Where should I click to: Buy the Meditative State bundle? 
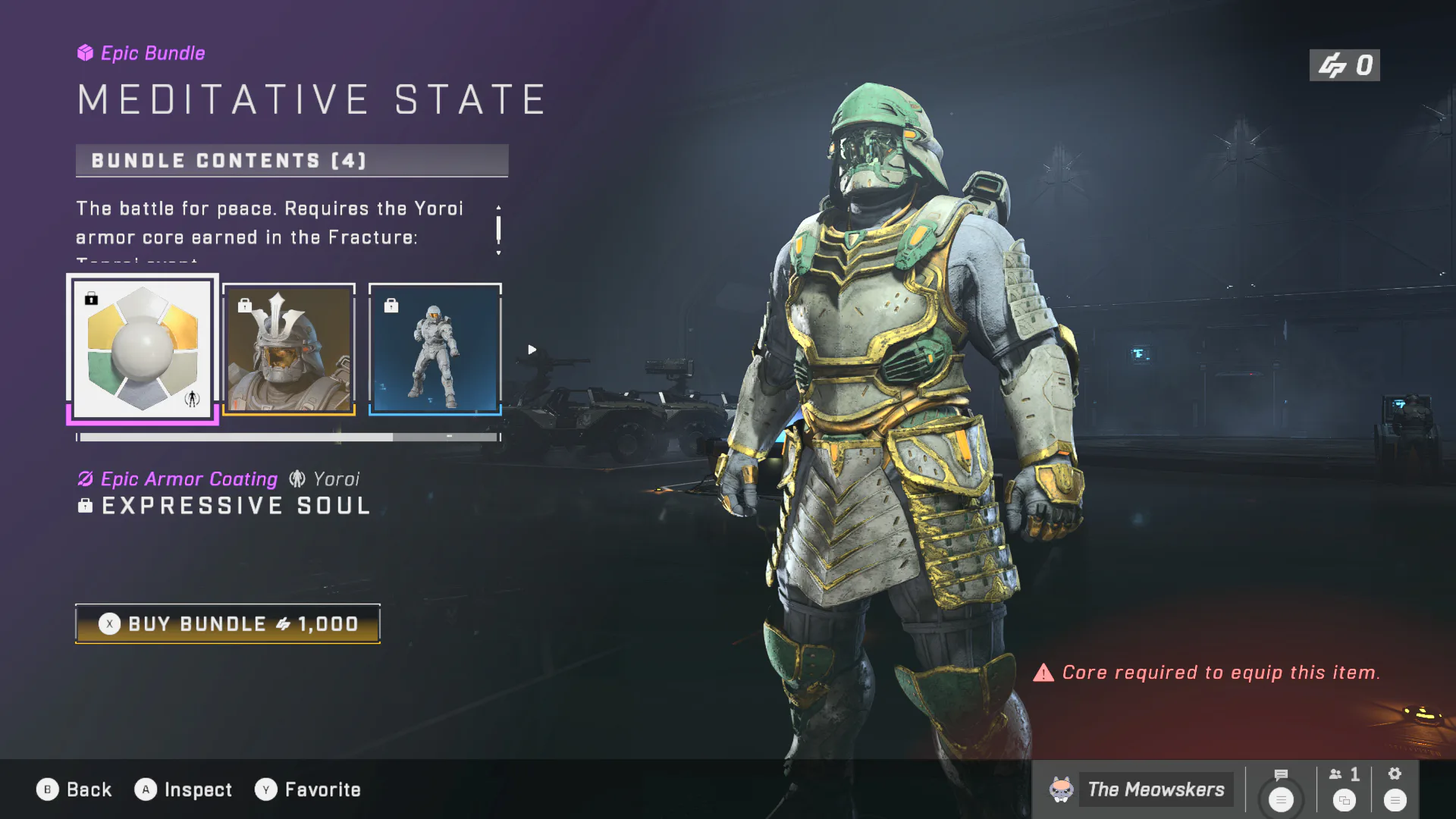pos(227,624)
